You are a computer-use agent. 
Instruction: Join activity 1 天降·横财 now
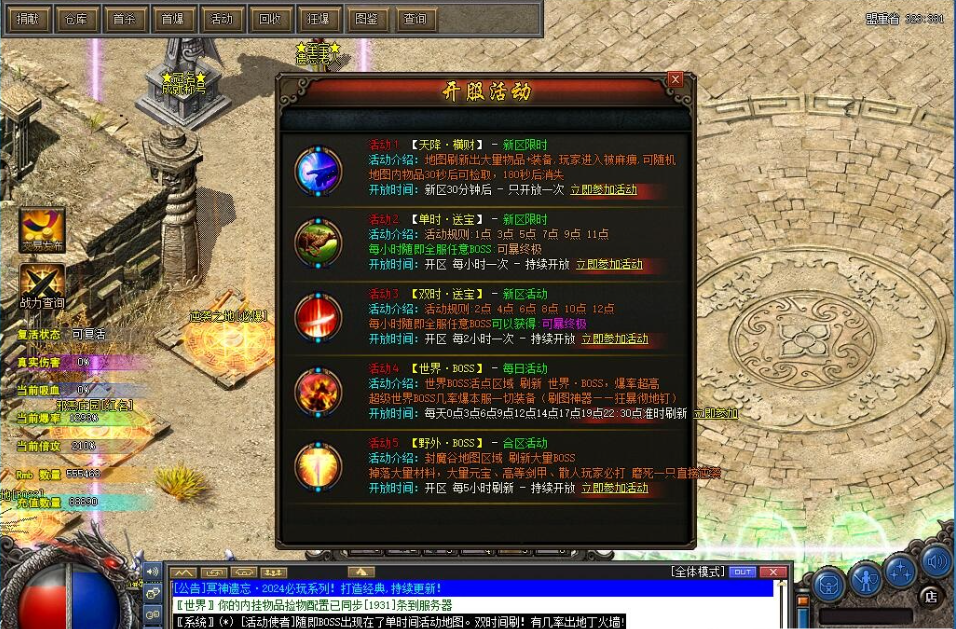click(x=603, y=190)
